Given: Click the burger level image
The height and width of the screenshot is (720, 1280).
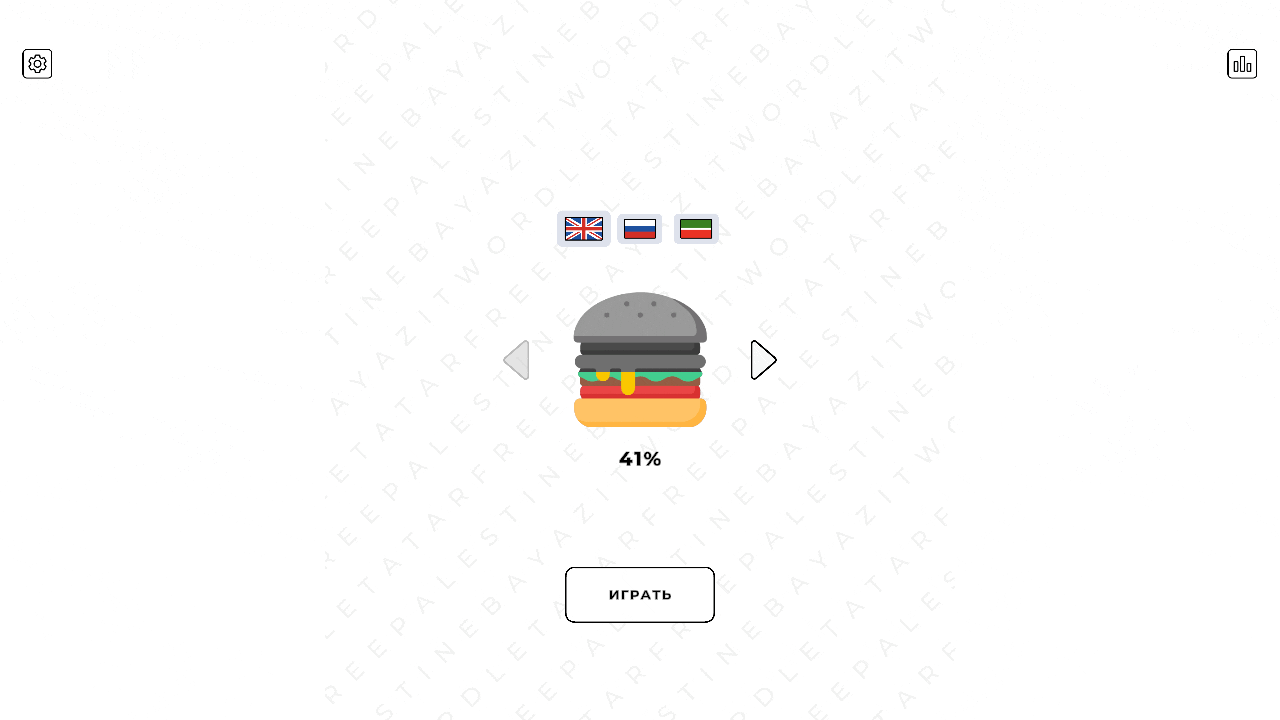Looking at the screenshot, I should tap(639, 359).
